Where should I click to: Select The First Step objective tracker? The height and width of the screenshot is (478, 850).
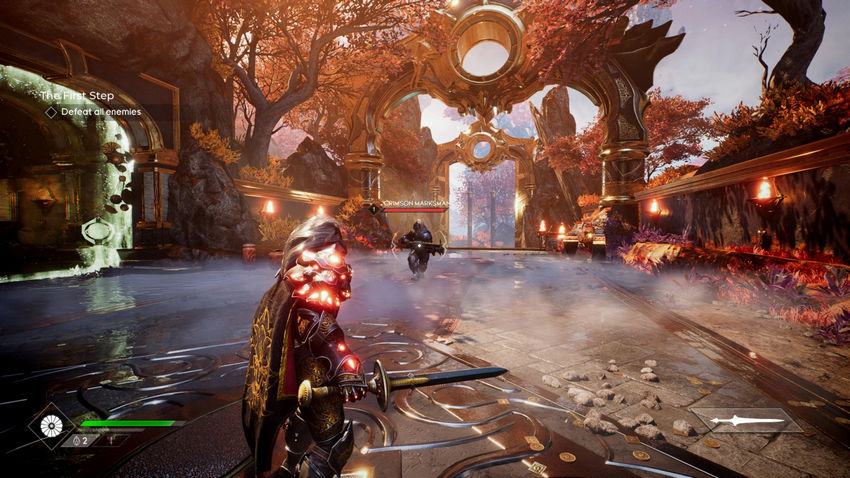[x=76, y=96]
